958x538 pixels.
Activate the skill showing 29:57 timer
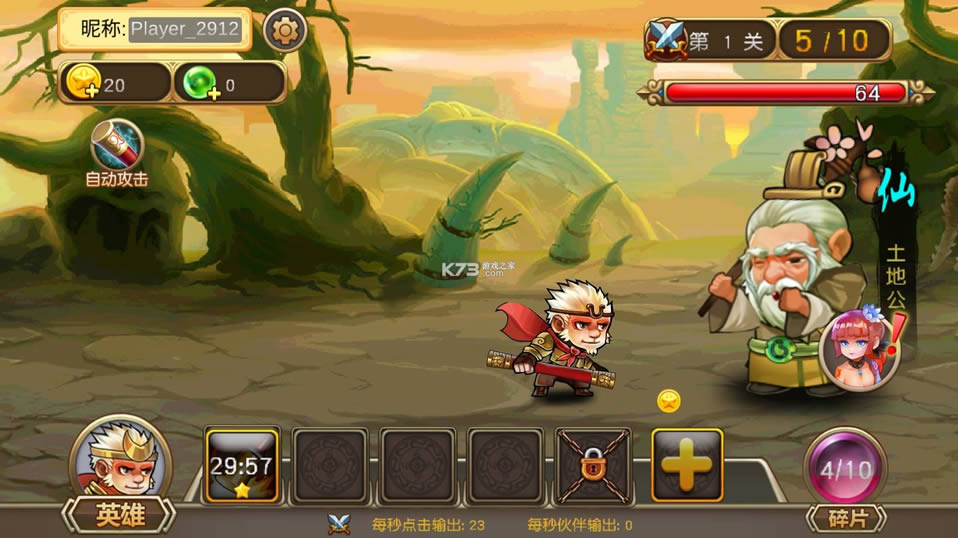pos(242,464)
